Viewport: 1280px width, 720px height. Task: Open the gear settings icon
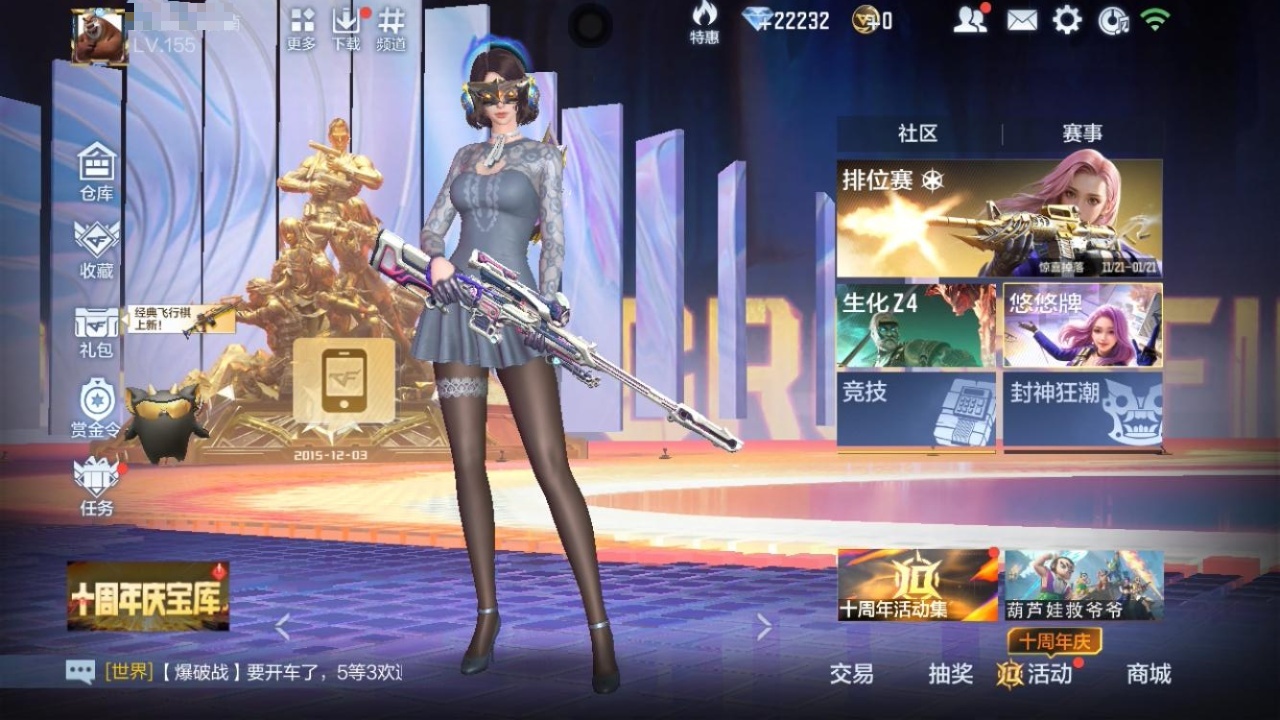coord(1067,20)
